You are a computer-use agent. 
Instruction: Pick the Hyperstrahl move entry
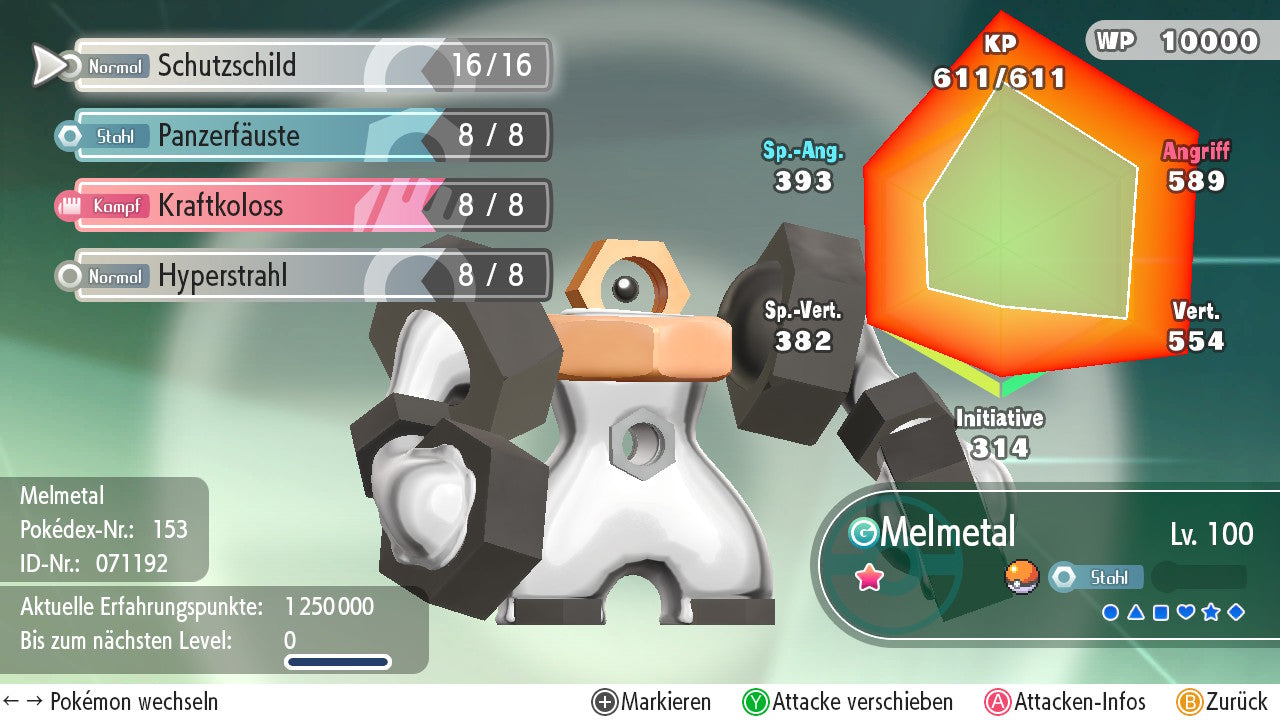point(310,276)
